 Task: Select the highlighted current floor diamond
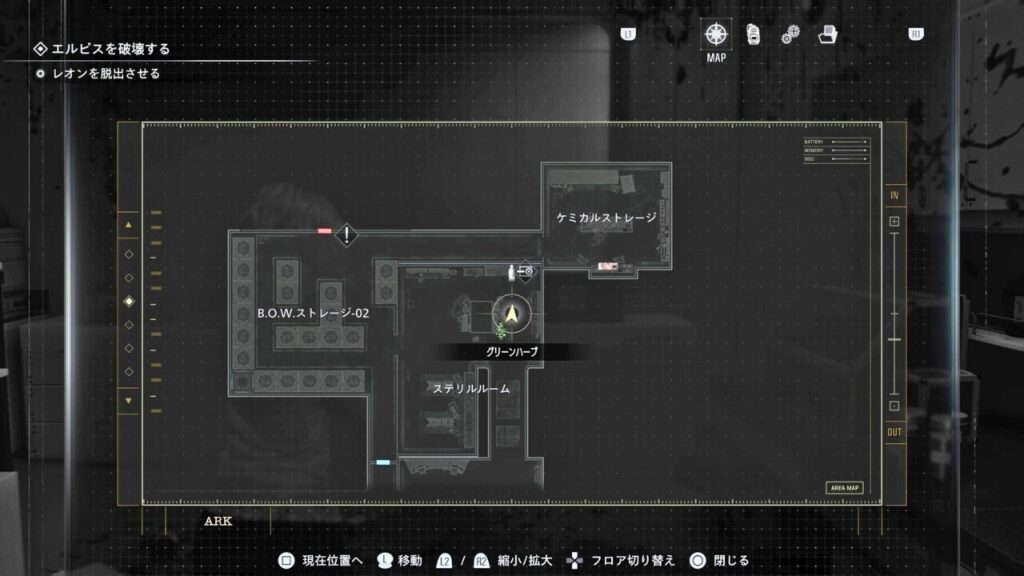(x=128, y=302)
